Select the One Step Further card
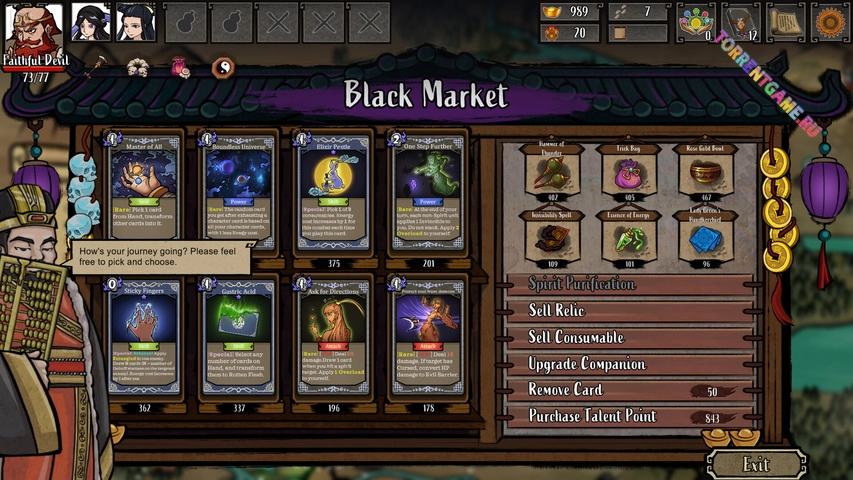Viewport: 853px width, 480px height. point(427,193)
